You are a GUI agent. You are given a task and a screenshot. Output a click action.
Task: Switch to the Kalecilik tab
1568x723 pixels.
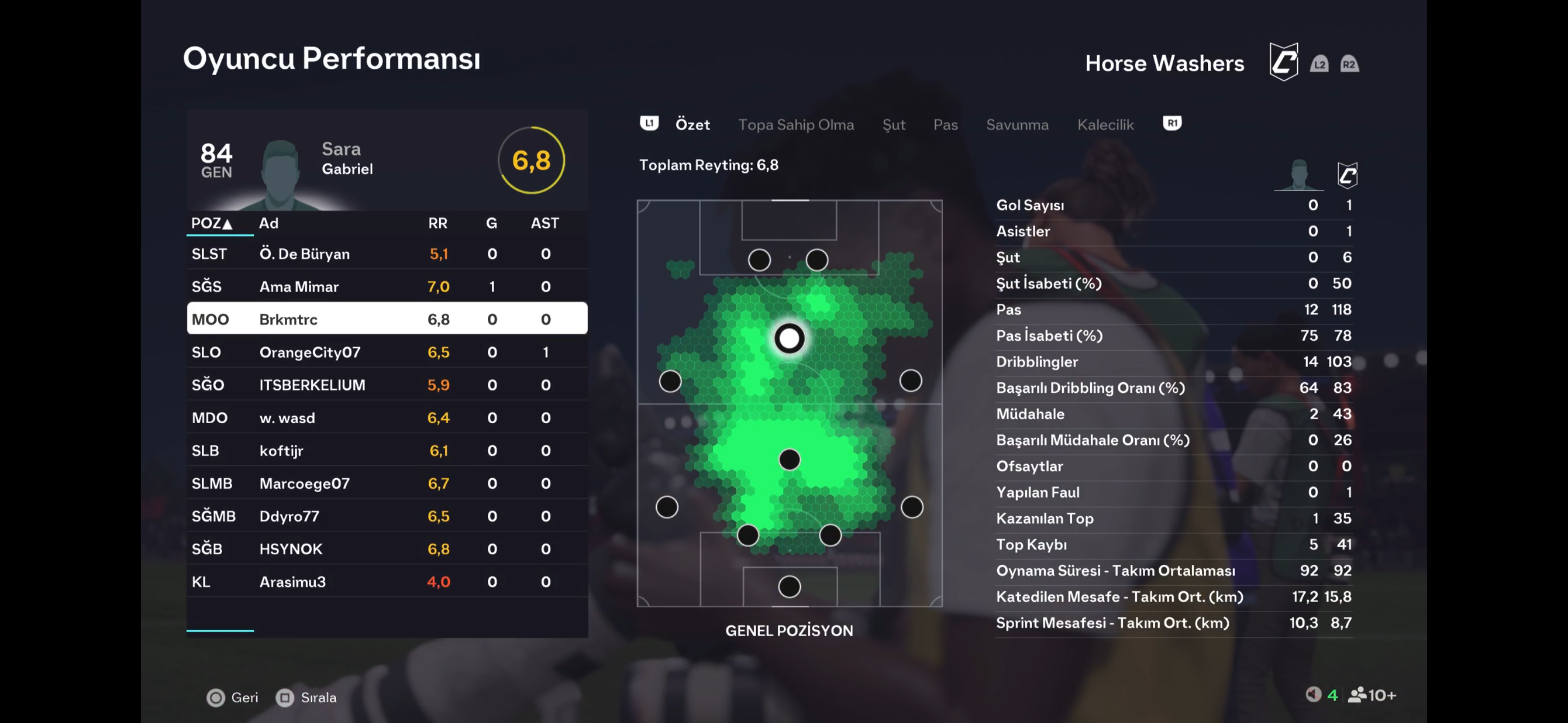(1105, 125)
